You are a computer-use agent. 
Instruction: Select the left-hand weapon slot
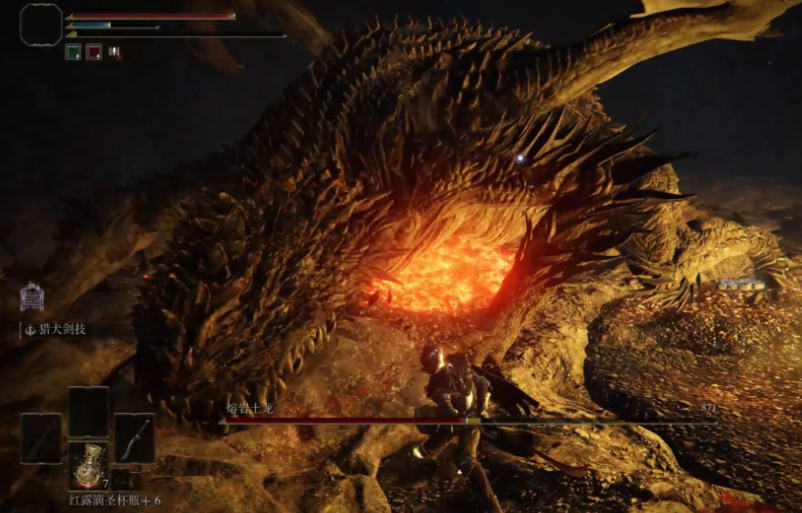coord(41,438)
